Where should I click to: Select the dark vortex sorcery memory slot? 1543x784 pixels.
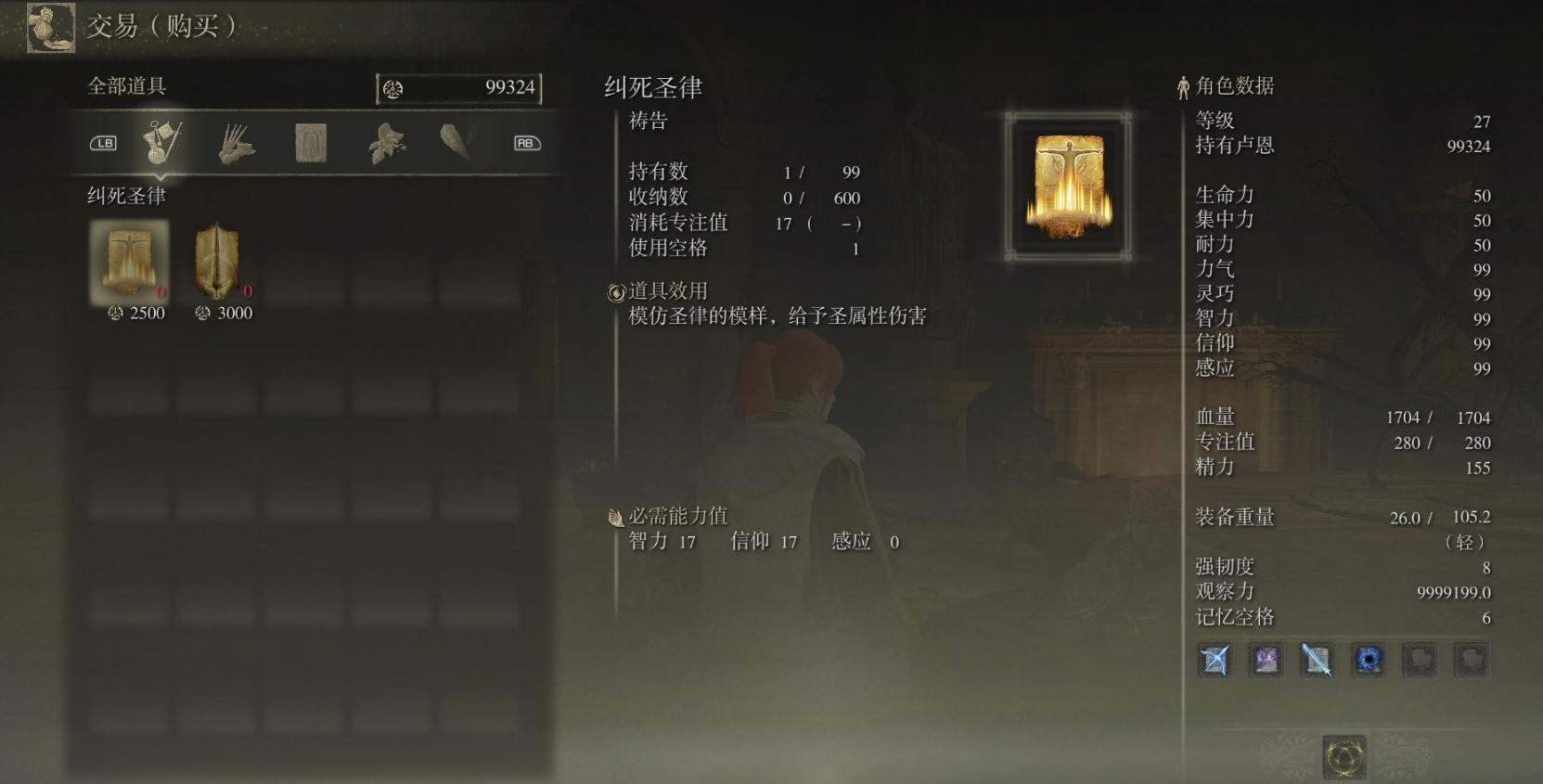[1369, 662]
